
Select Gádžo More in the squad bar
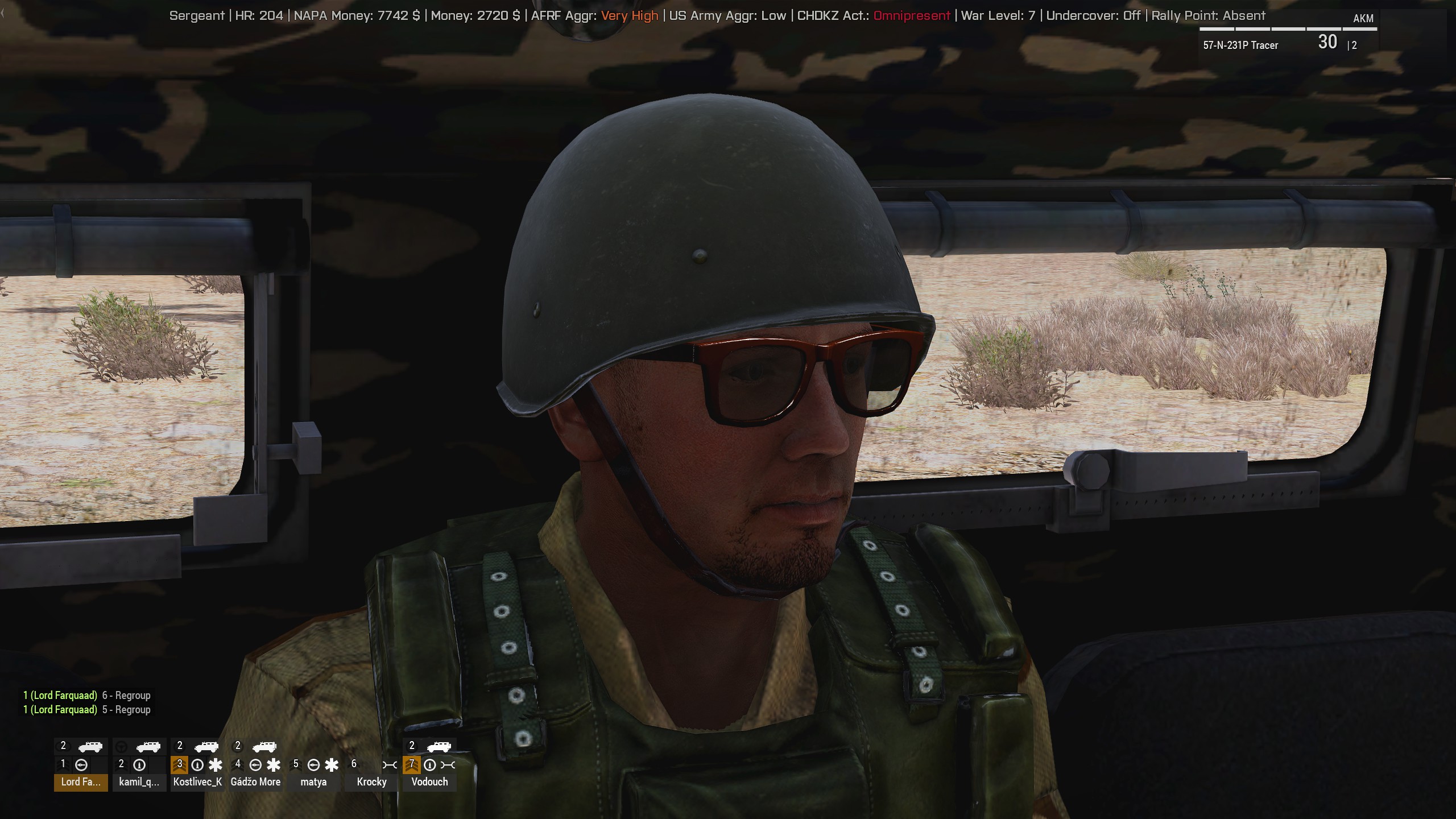pos(255,781)
